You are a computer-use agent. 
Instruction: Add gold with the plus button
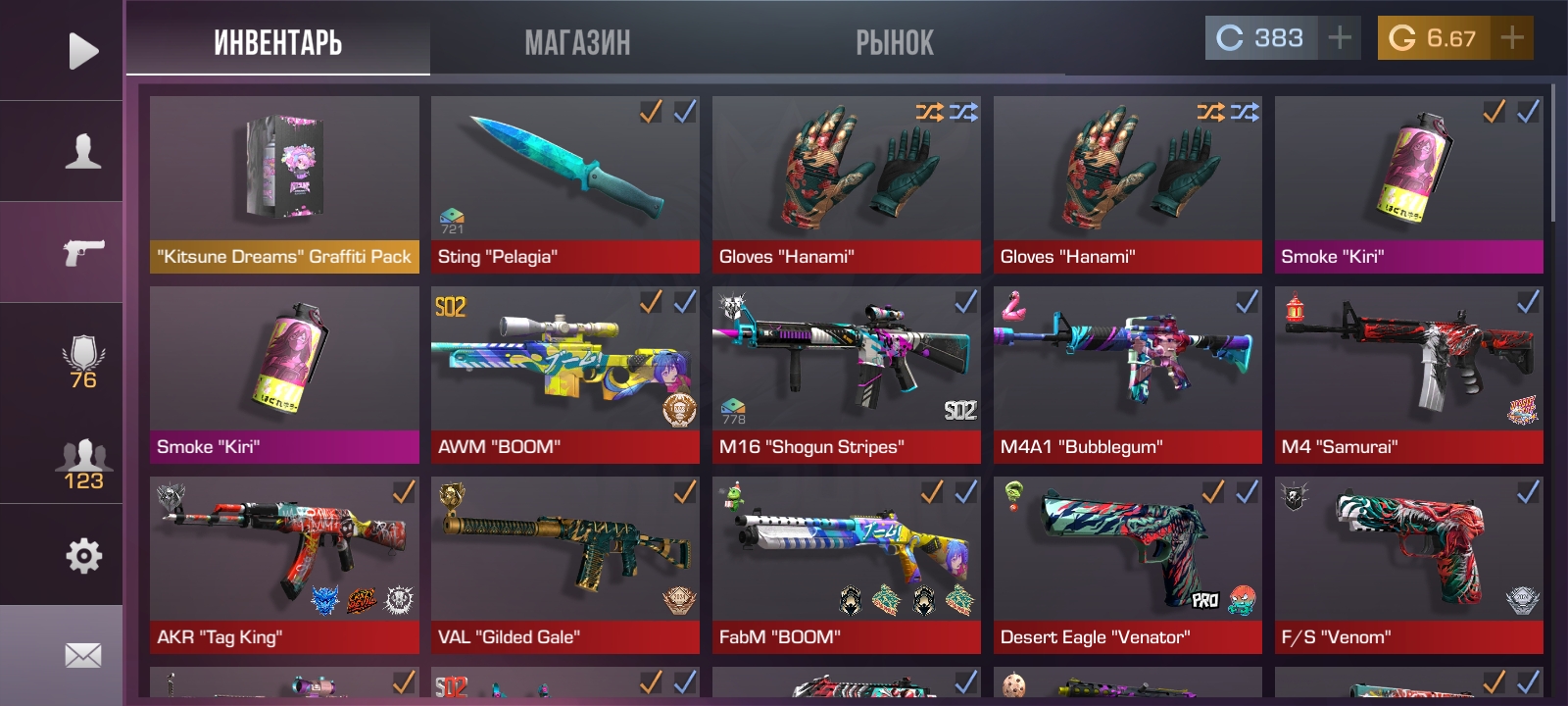pos(1512,38)
